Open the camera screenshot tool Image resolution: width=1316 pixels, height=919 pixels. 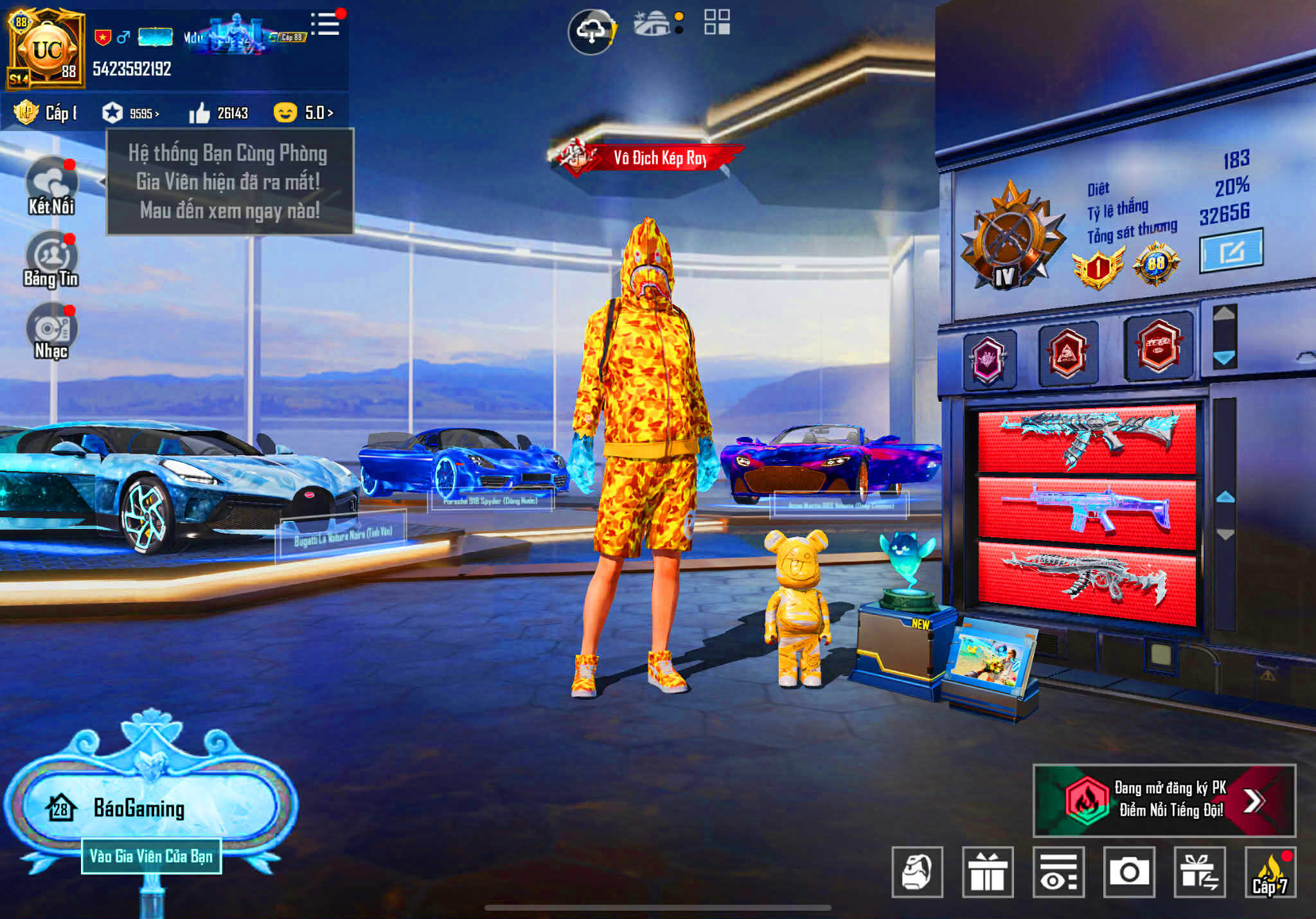[1129, 872]
